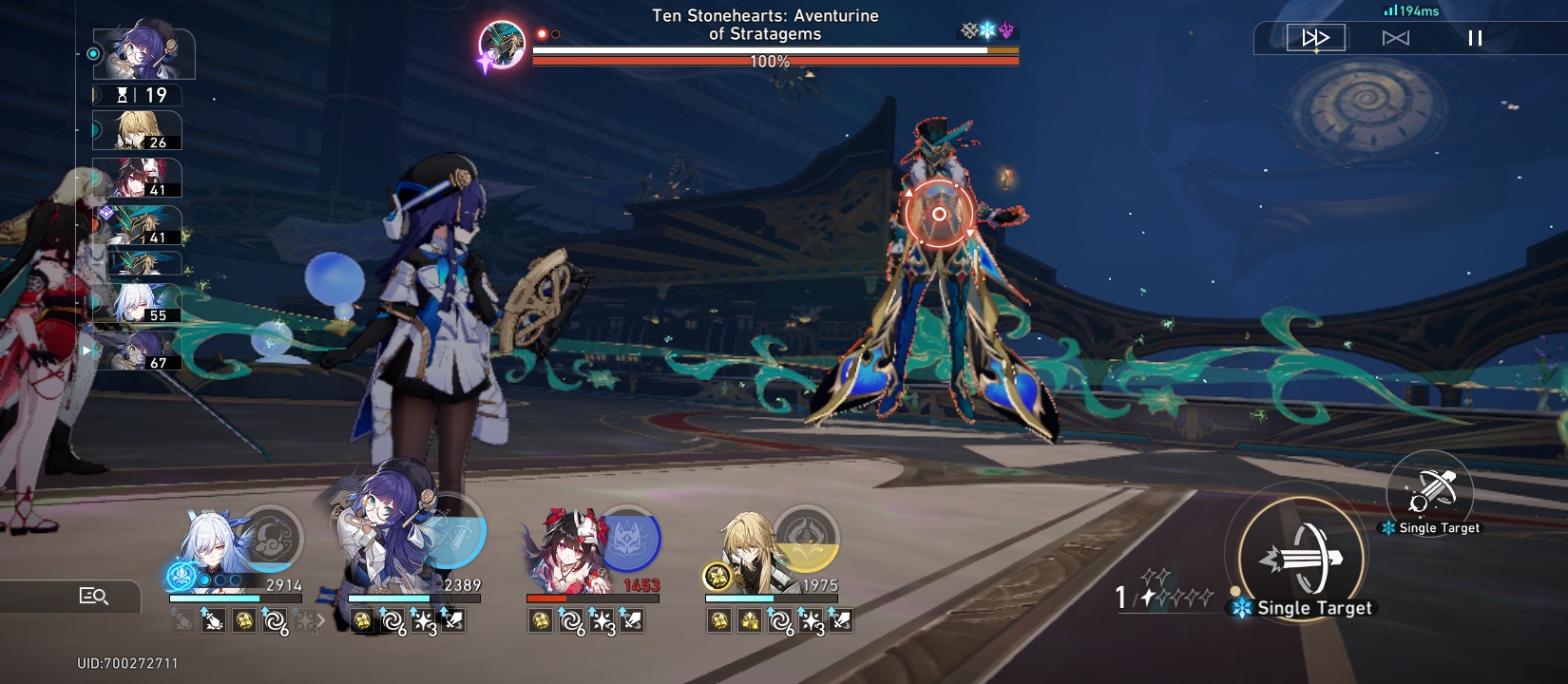
Task: Enable double-speed battle playback
Action: click(1314, 39)
